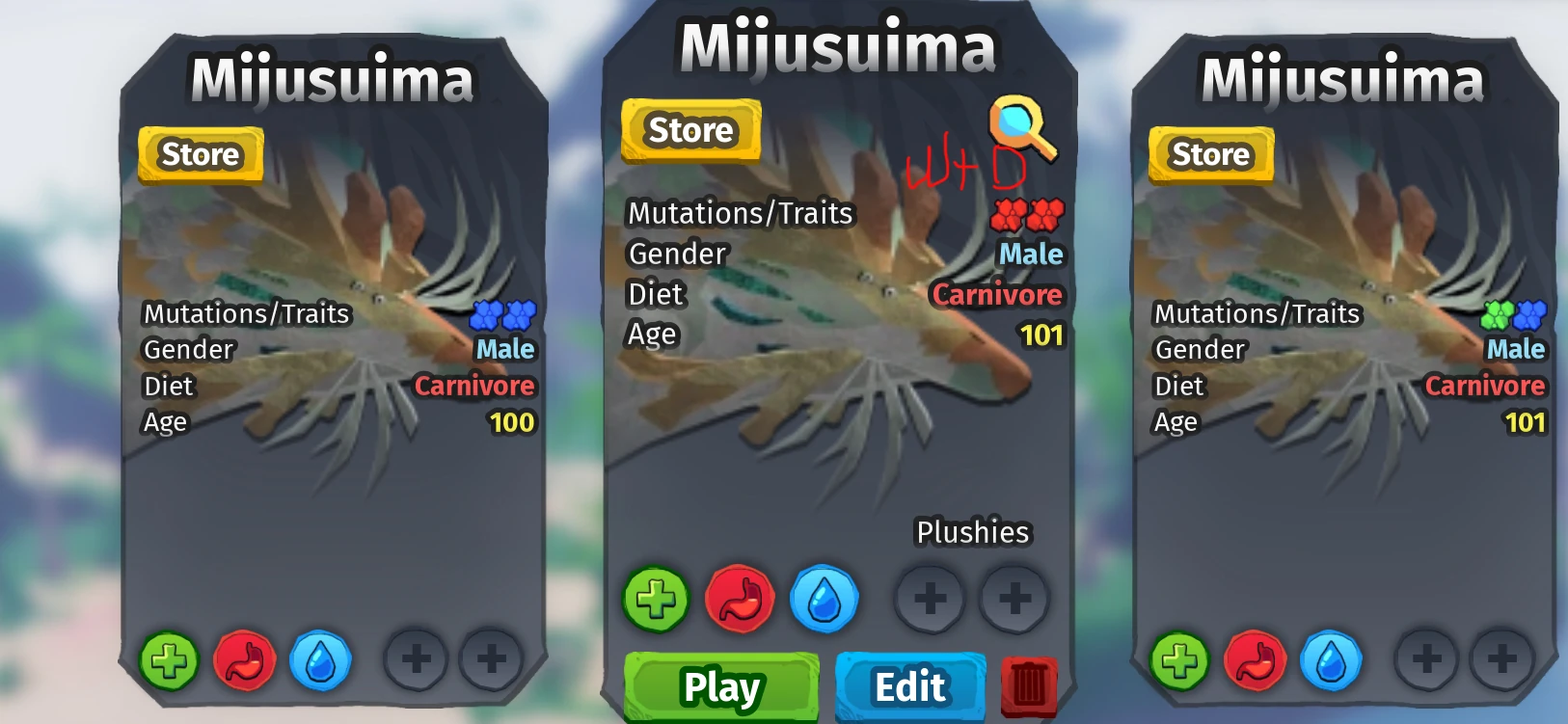Click the Store tag on left card
1568x724 pixels.
(x=200, y=153)
